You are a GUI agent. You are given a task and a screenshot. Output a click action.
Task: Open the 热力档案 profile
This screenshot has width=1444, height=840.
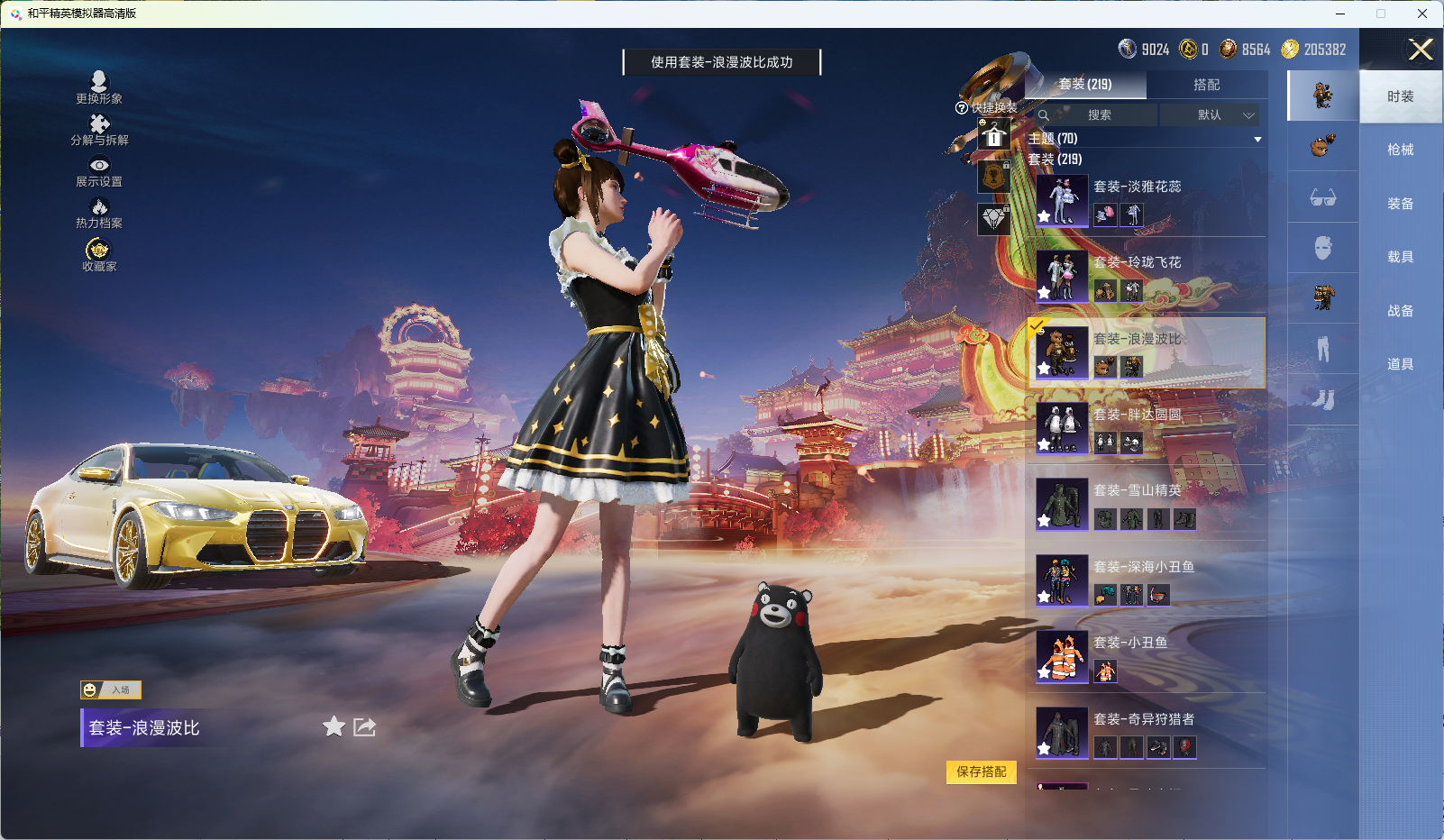101,214
